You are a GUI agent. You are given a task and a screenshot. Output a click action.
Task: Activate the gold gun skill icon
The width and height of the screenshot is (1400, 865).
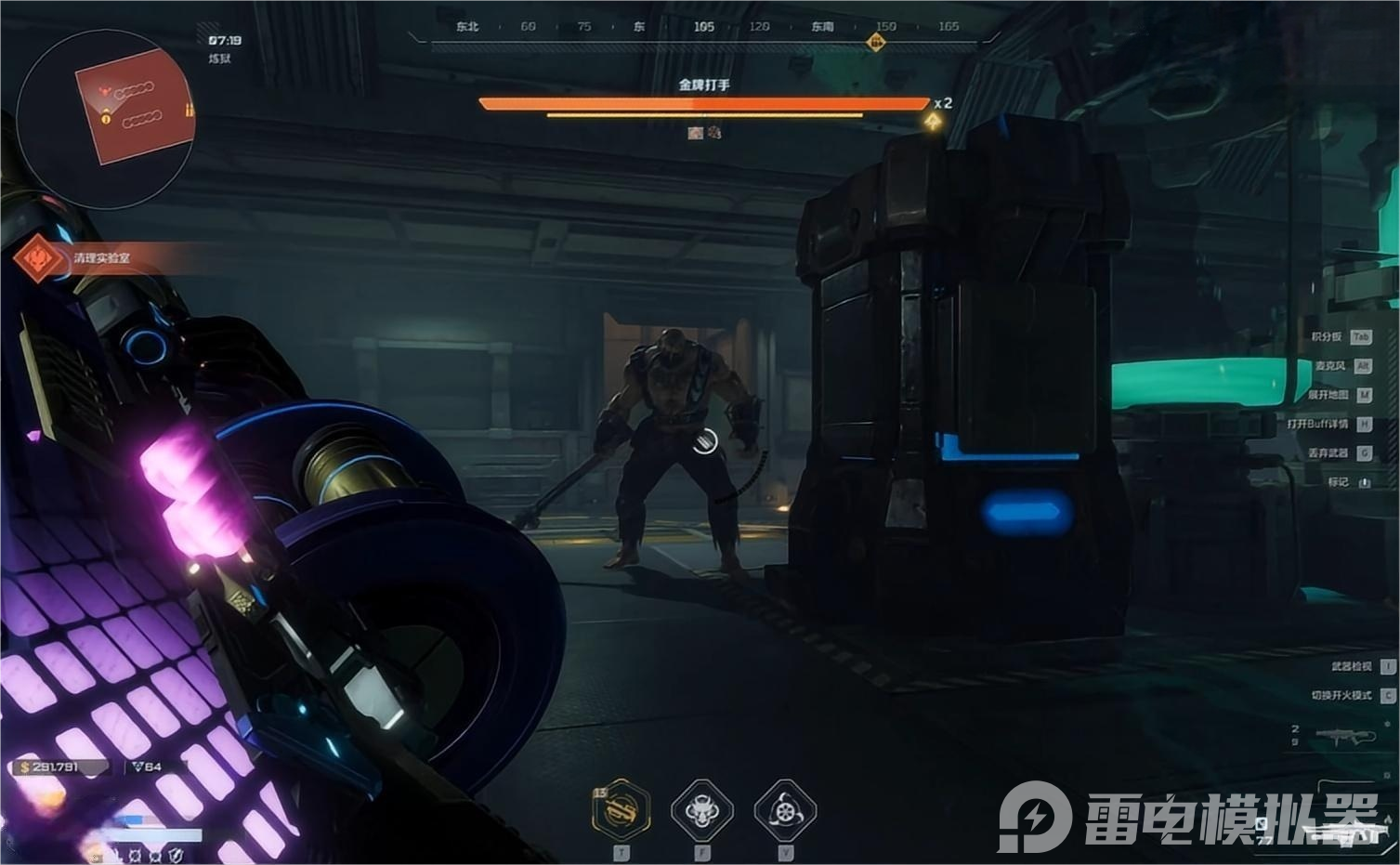click(621, 809)
